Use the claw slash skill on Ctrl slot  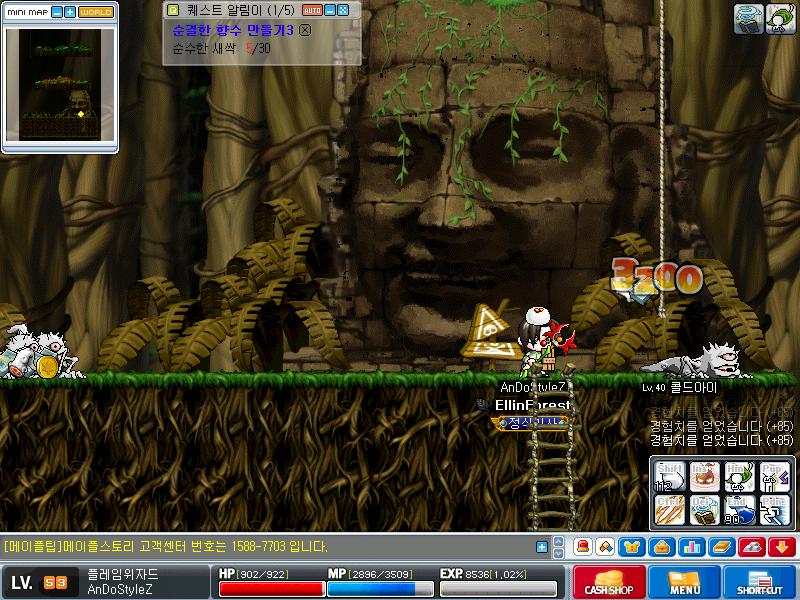[x=669, y=509]
